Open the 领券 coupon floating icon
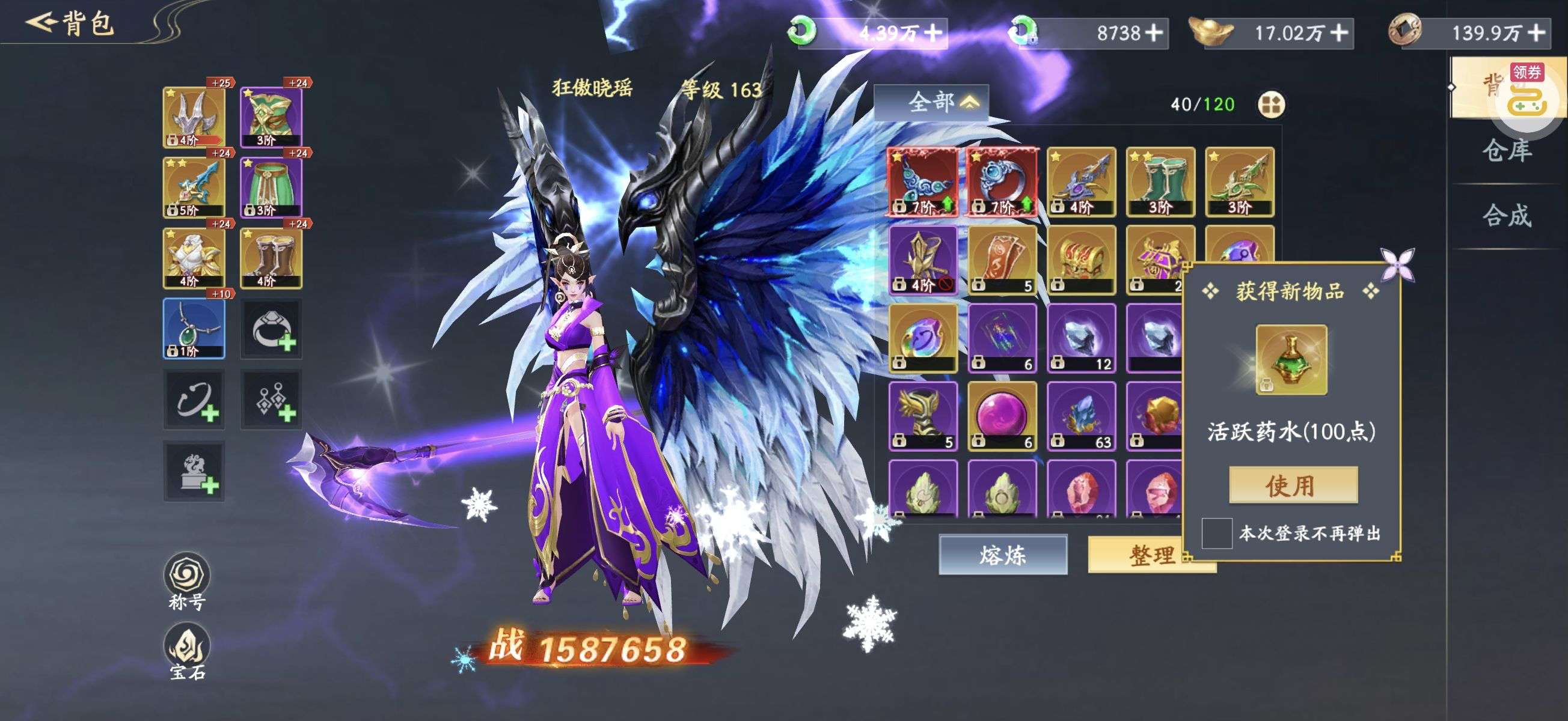The image size is (1568, 721). (x=1527, y=91)
